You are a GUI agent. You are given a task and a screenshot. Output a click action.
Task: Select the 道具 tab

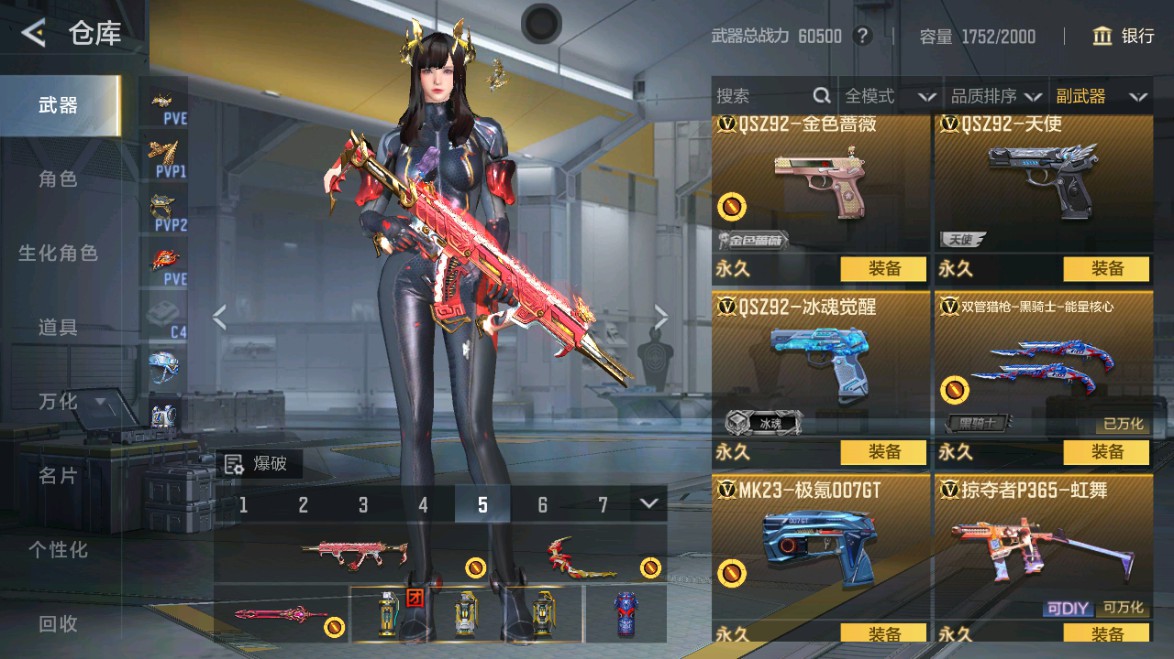58,327
